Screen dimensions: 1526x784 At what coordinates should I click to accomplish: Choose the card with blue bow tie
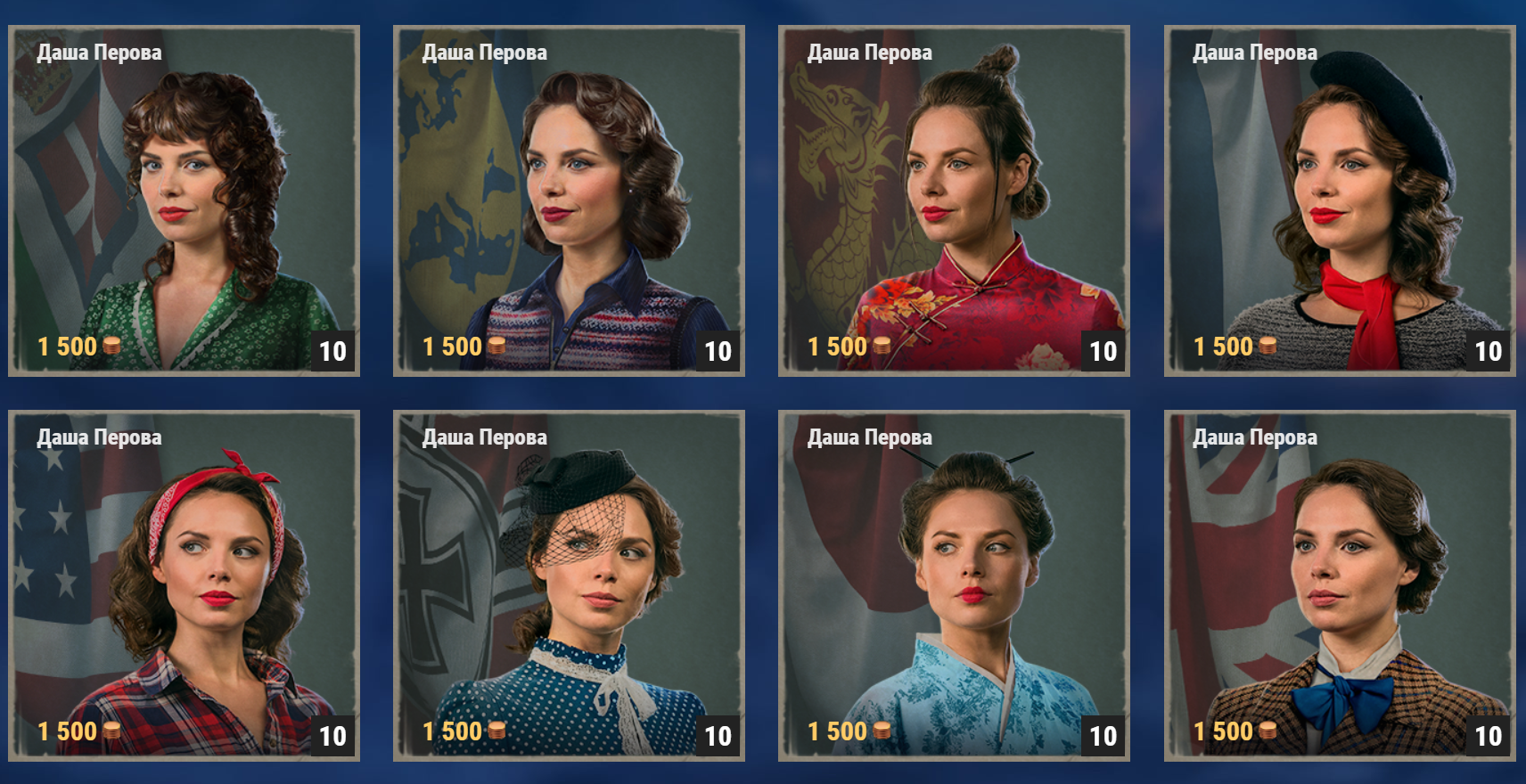(1339, 585)
